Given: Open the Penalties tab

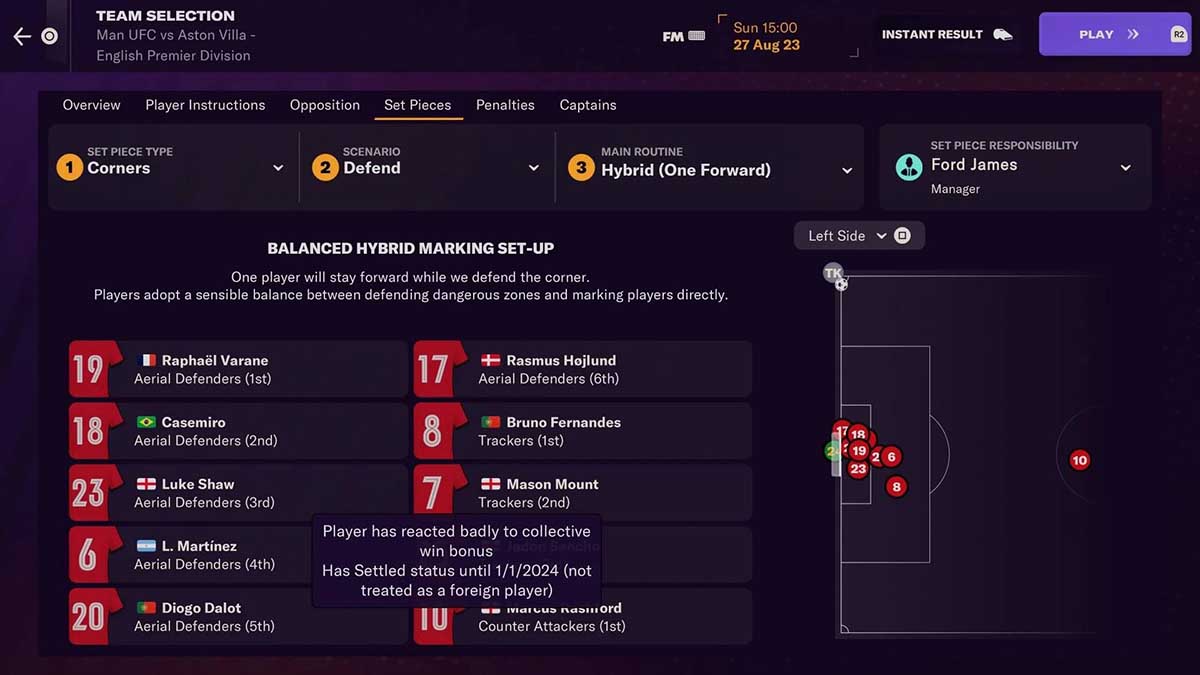Looking at the screenshot, I should (505, 105).
